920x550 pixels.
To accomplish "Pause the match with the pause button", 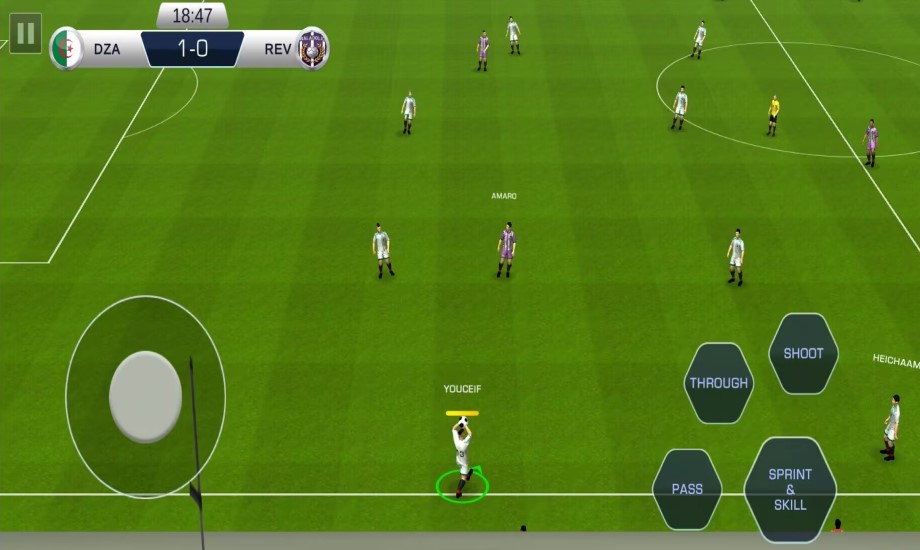I will click(x=25, y=33).
